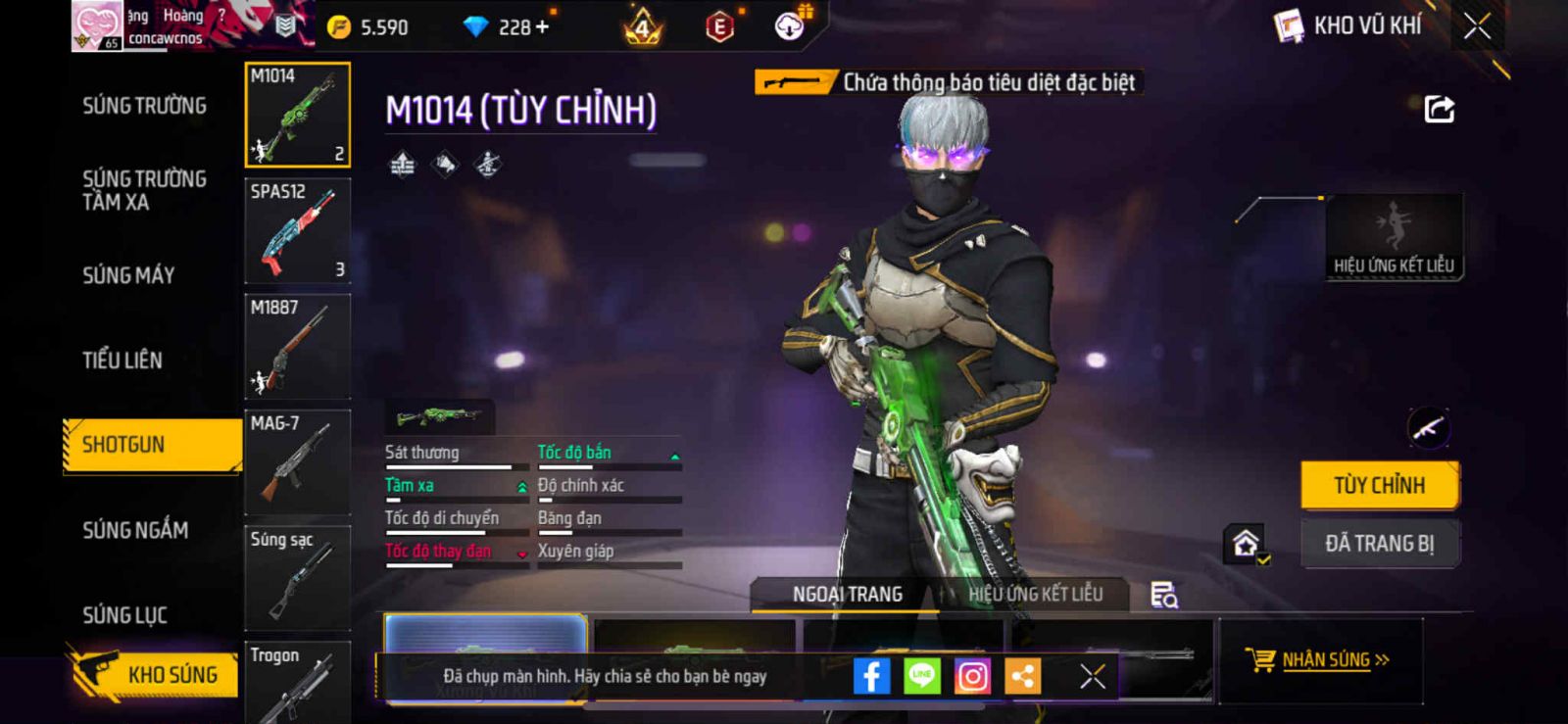1568x724 pixels.
Task: Choose the M1887 weapon thumbnail
Action: [297, 346]
